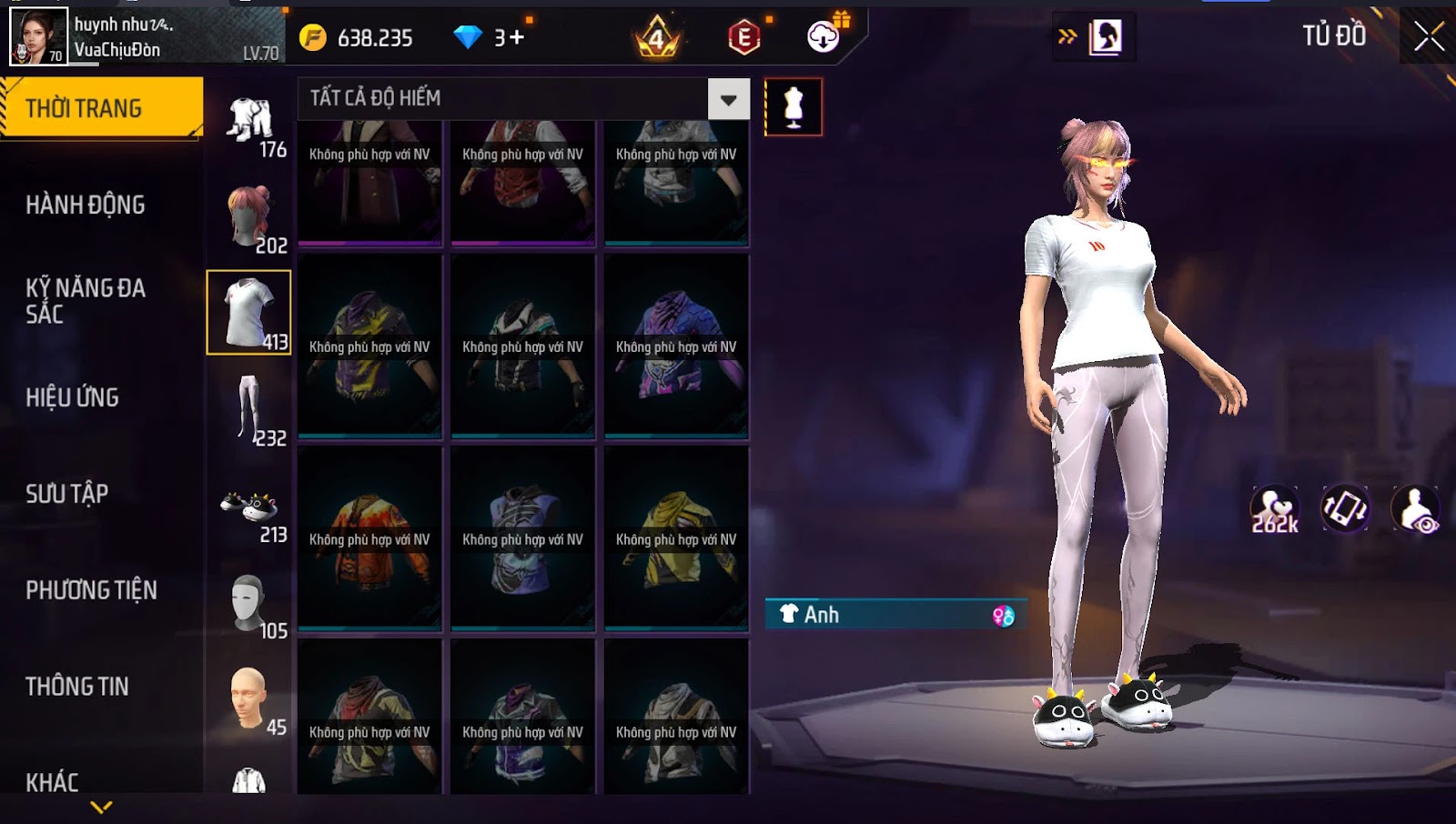Open the Hành Động tab
Viewport: 1456px width, 824px height.
click(86, 205)
